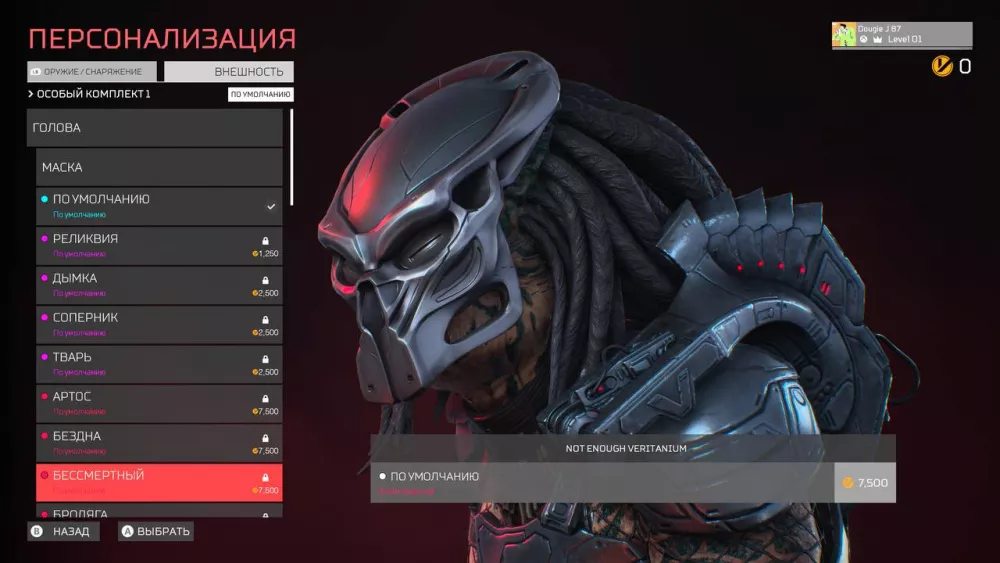Image resolution: width=1000 pixels, height=563 pixels.
Task: Pick the ДЫМКА mask entry
Action: 159,285
